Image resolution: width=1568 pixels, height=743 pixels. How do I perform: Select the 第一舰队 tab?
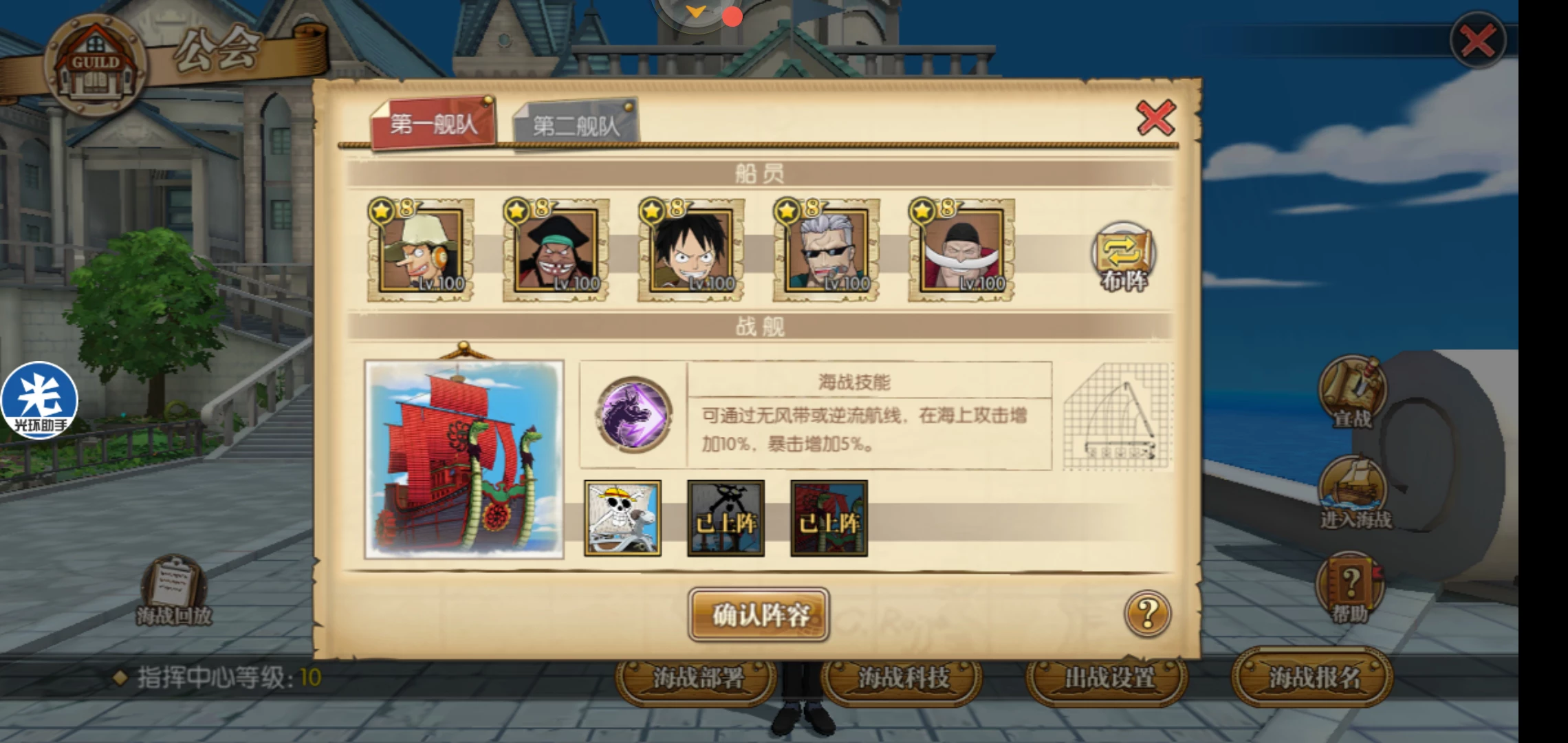coord(433,124)
